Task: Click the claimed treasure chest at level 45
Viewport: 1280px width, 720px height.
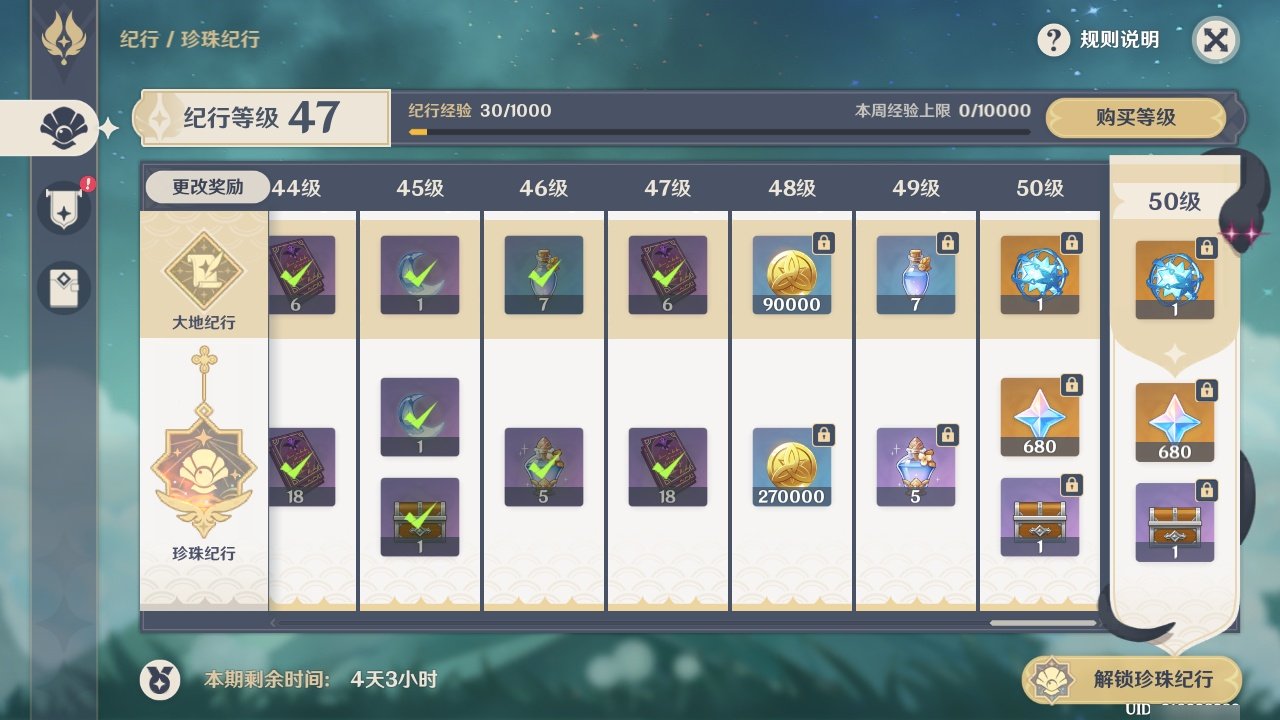Action: coord(420,516)
